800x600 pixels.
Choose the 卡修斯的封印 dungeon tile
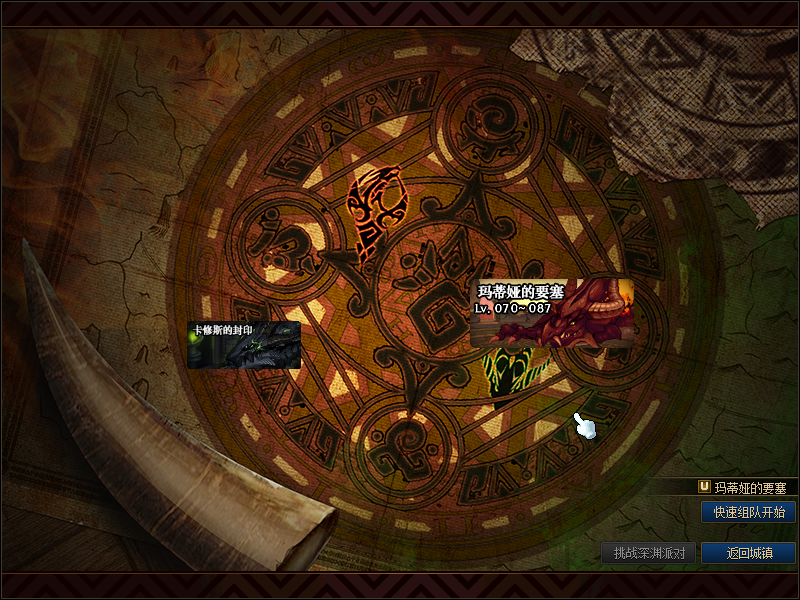pos(244,345)
